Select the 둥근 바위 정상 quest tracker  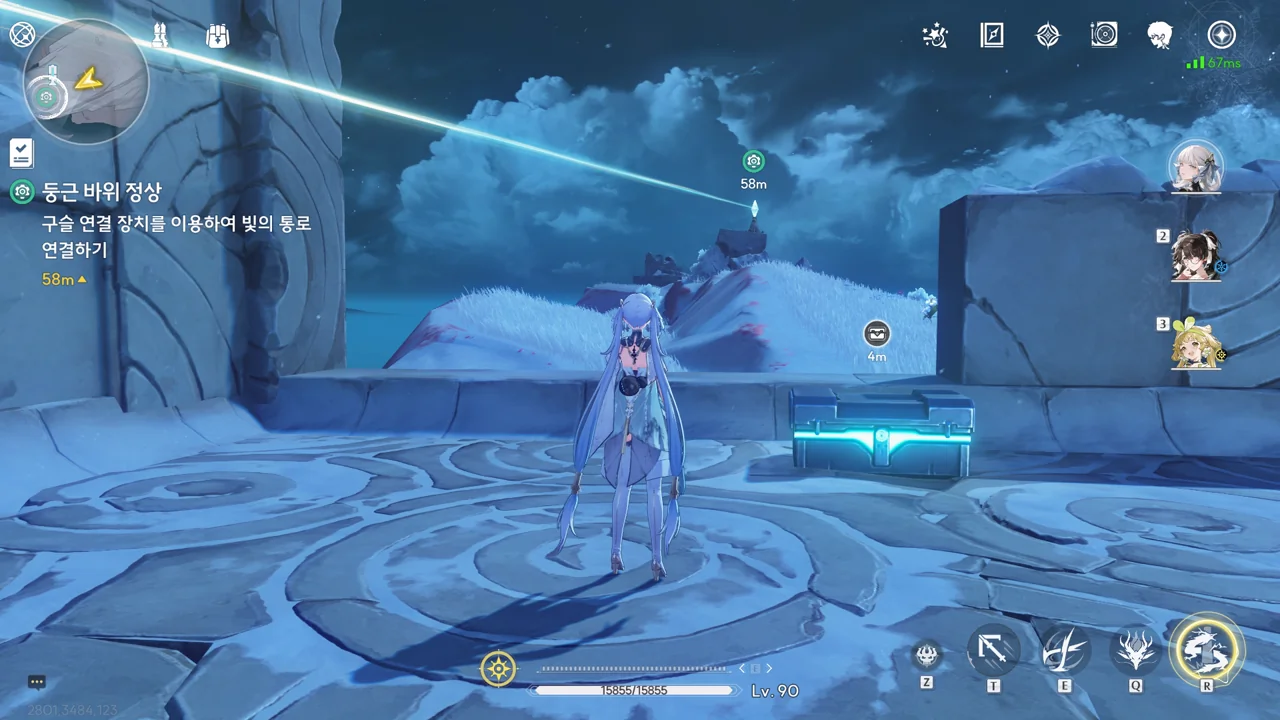click(100, 192)
